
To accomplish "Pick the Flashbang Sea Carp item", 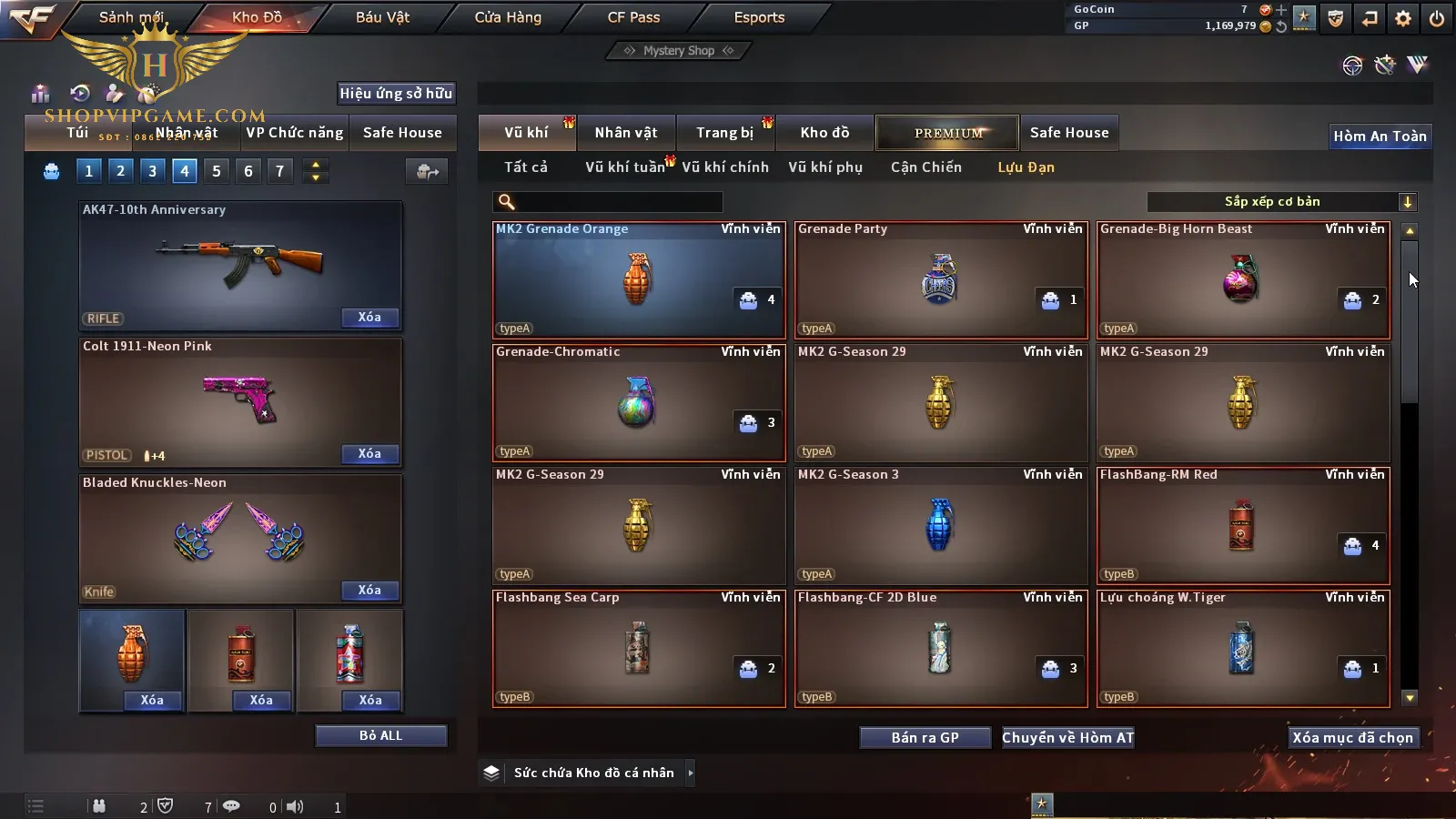I will (x=638, y=648).
